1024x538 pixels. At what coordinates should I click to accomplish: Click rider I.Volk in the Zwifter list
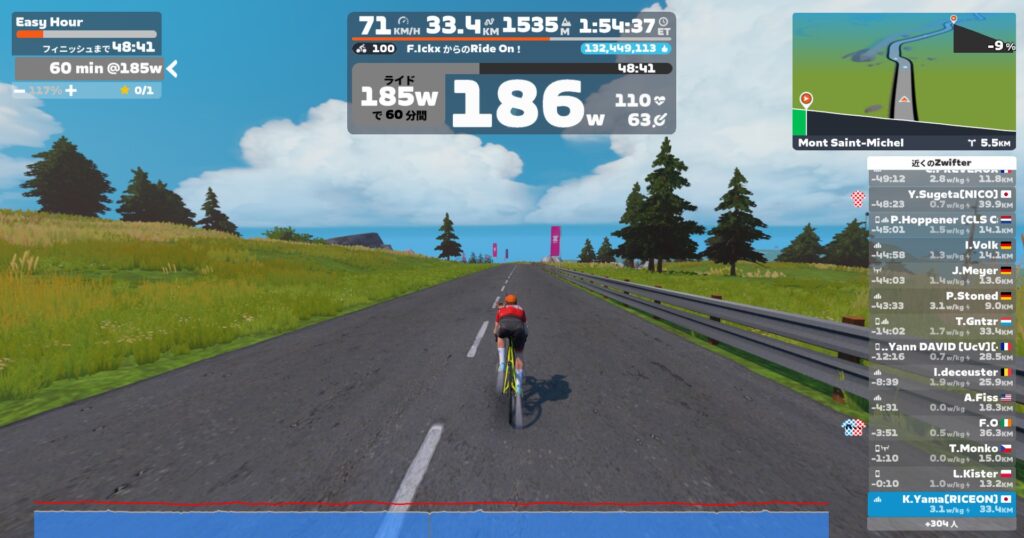click(941, 249)
